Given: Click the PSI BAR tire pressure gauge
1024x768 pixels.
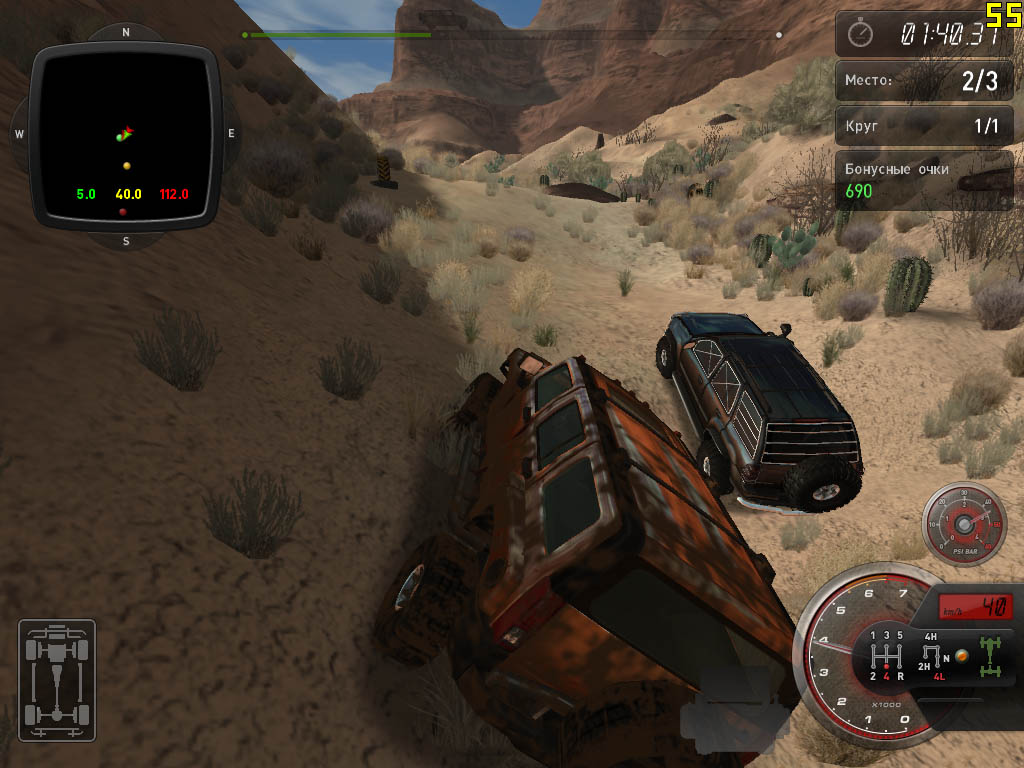Looking at the screenshot, I should (964, 524).
